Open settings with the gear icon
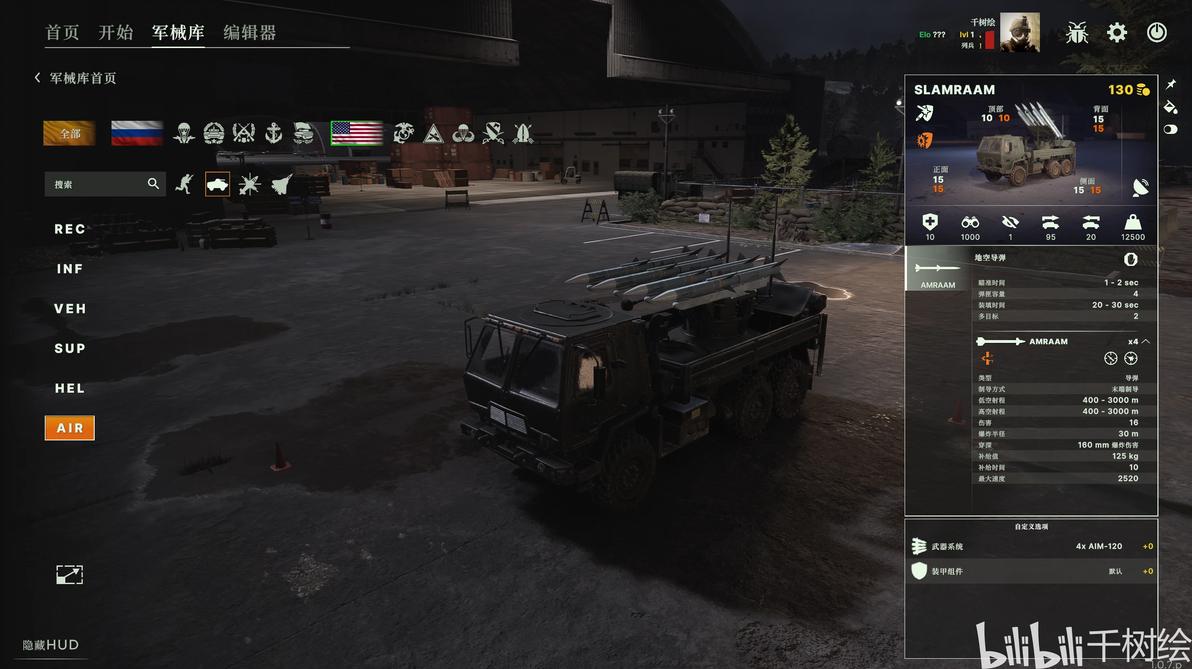Viewport: 1192px width, 669px height. click(x=1117, y=32)
